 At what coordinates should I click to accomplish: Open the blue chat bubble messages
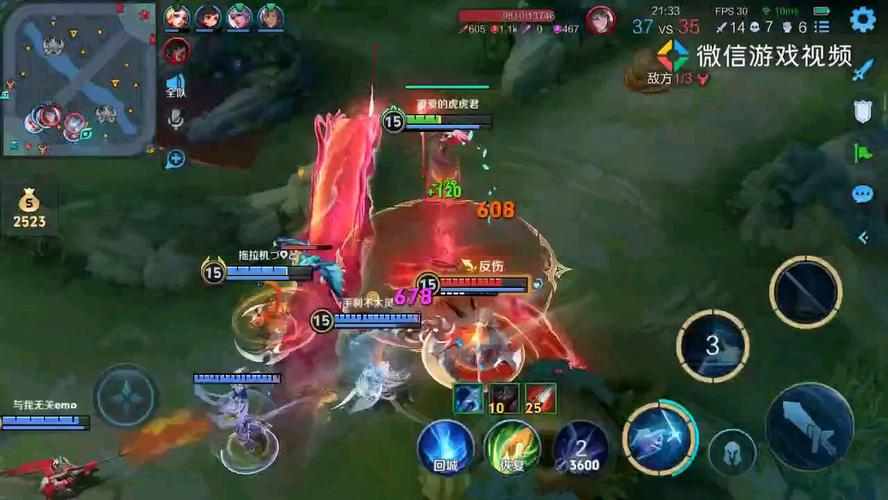tap(863, 195)
